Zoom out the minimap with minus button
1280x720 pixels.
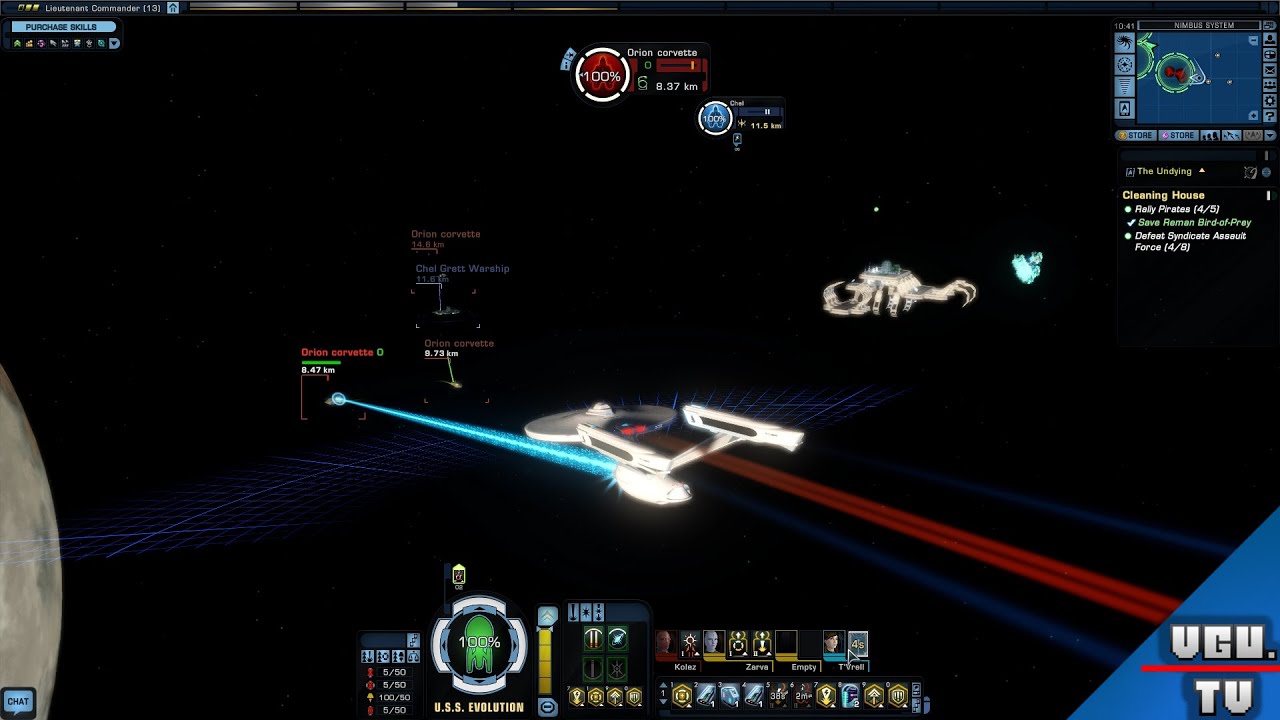1254,41
